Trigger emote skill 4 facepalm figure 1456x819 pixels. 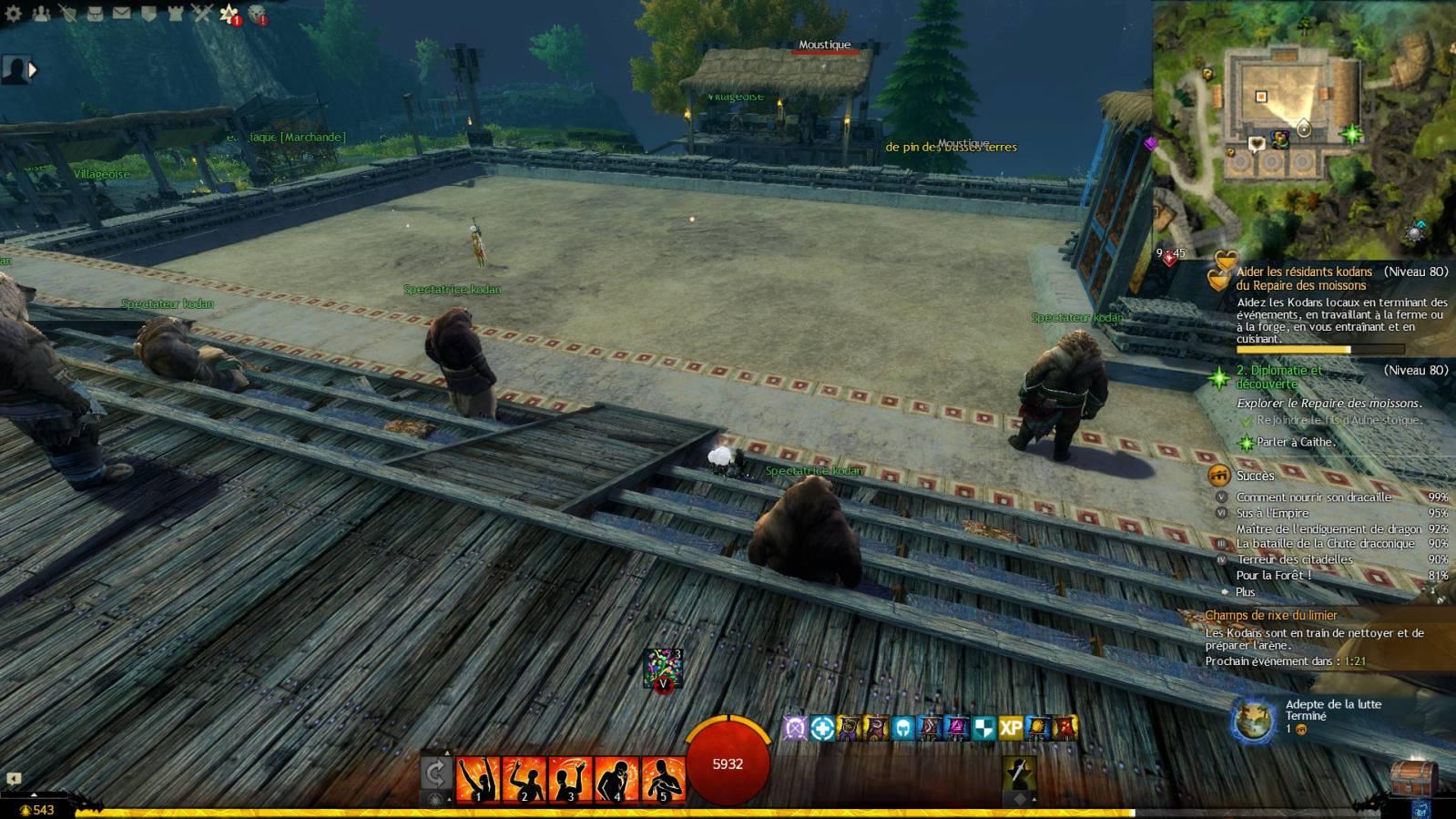point(616,779)
